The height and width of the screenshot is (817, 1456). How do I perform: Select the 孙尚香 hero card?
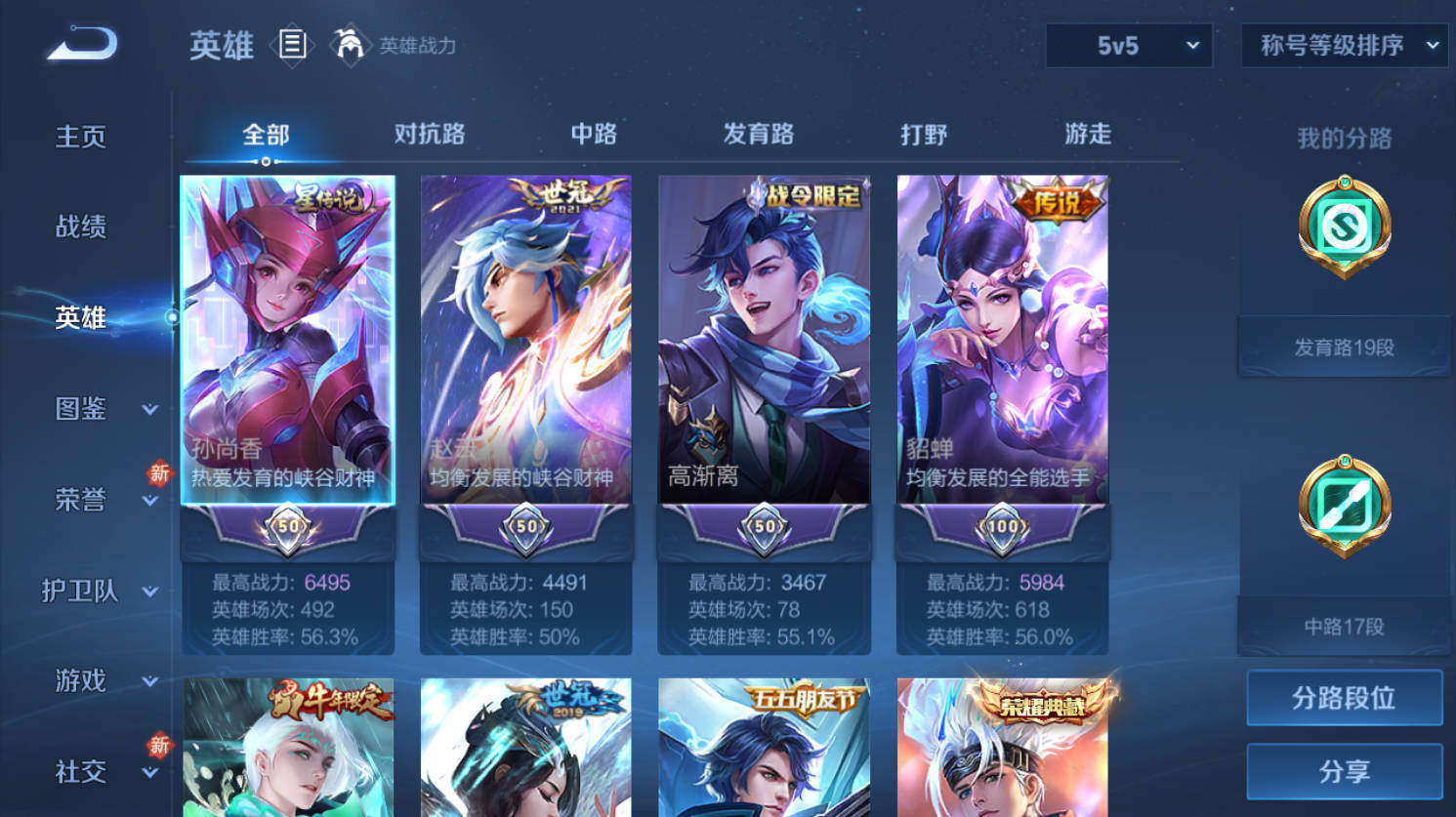(288, 340)
